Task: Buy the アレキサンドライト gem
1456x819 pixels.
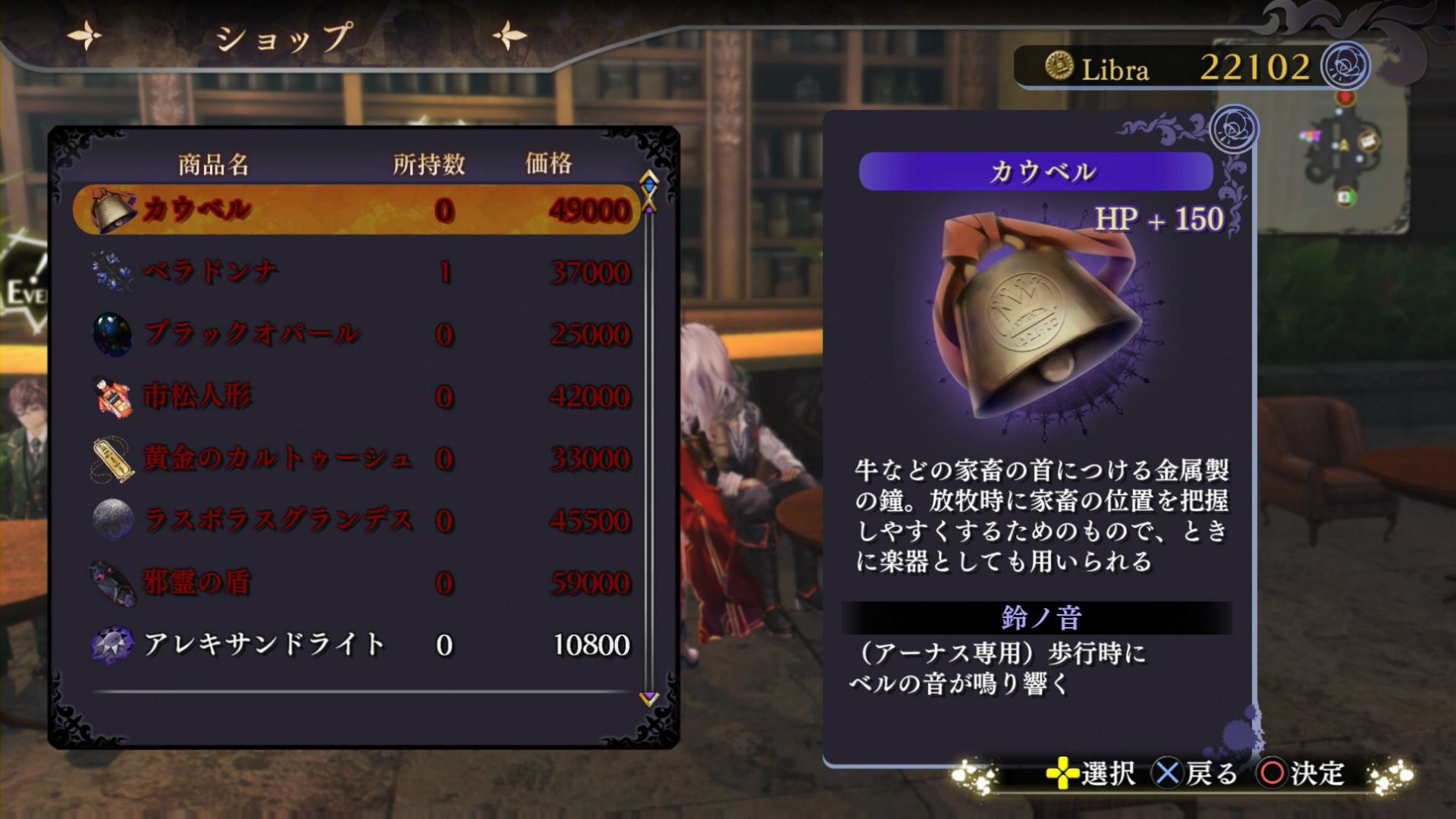Action: [356, 645]
